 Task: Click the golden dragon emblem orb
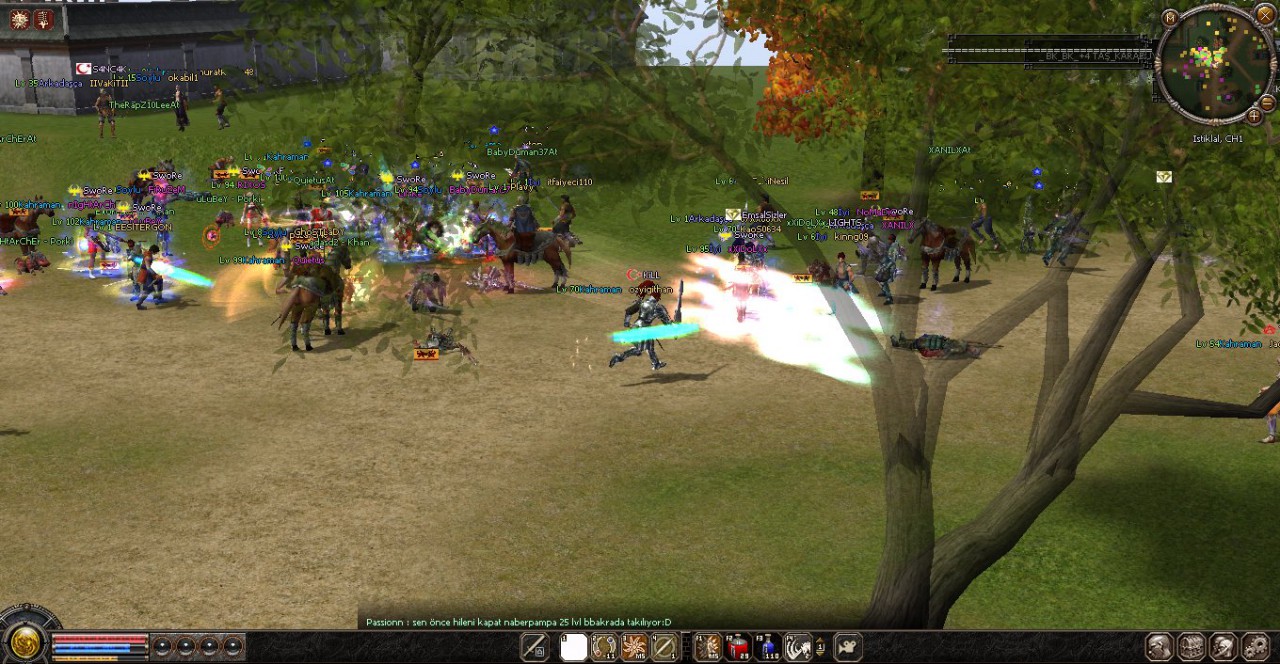(x=25, y=643)
